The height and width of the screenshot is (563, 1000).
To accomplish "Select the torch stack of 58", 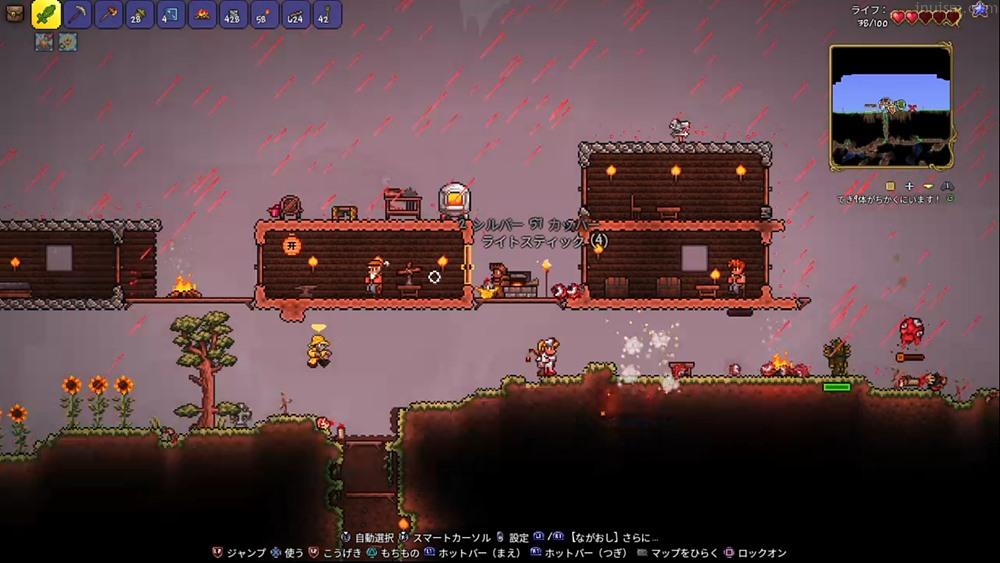I will tap(264, 15).
